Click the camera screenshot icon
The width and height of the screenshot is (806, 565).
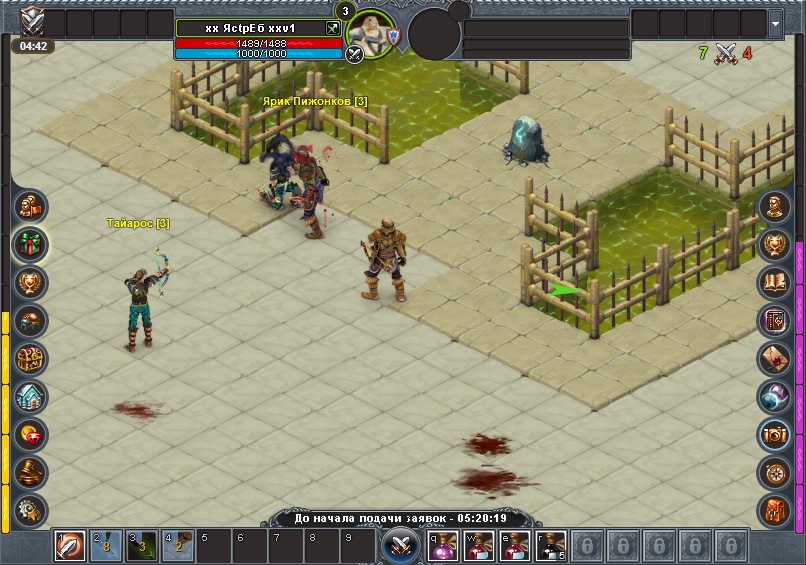774,434
